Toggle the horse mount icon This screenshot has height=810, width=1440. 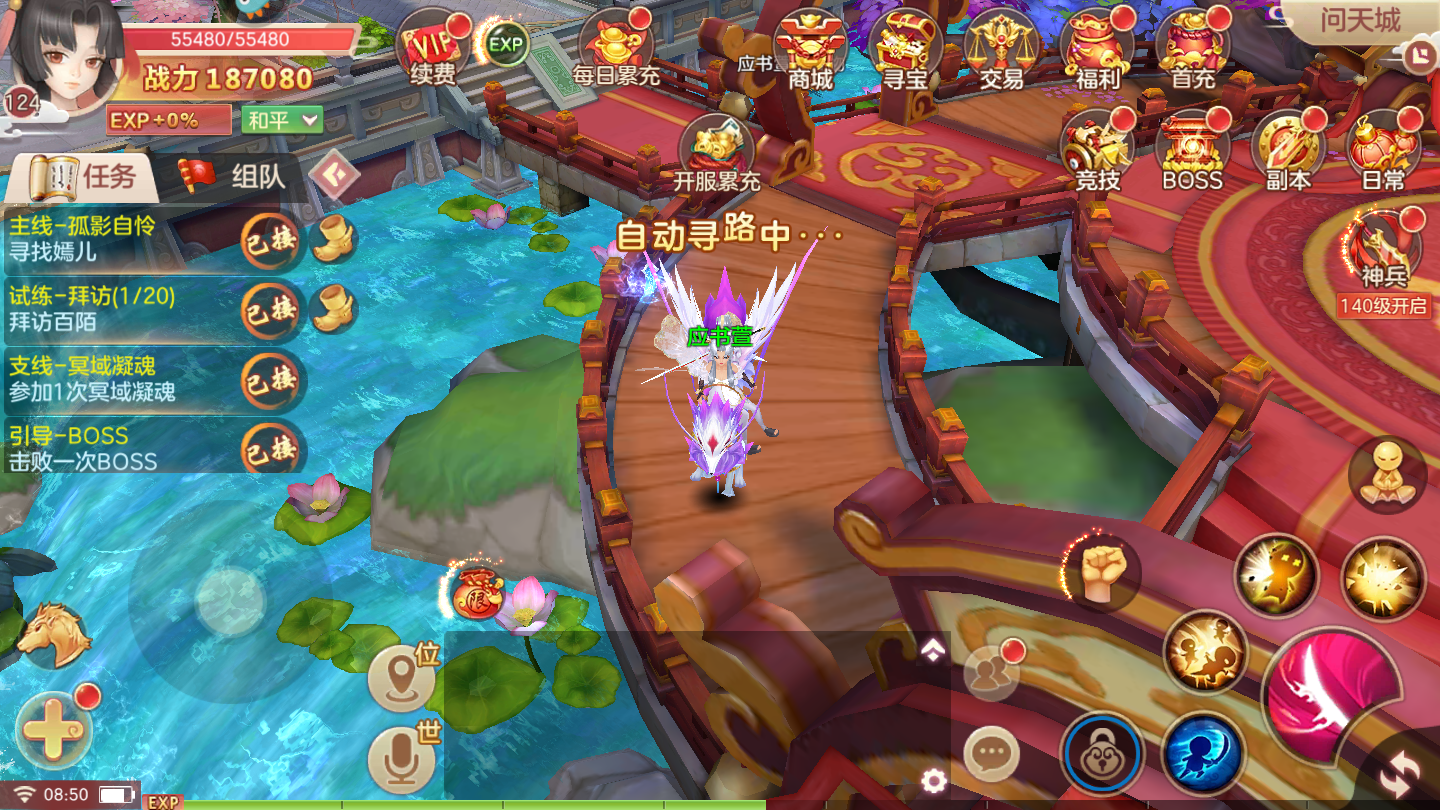(x=53, y=636)
